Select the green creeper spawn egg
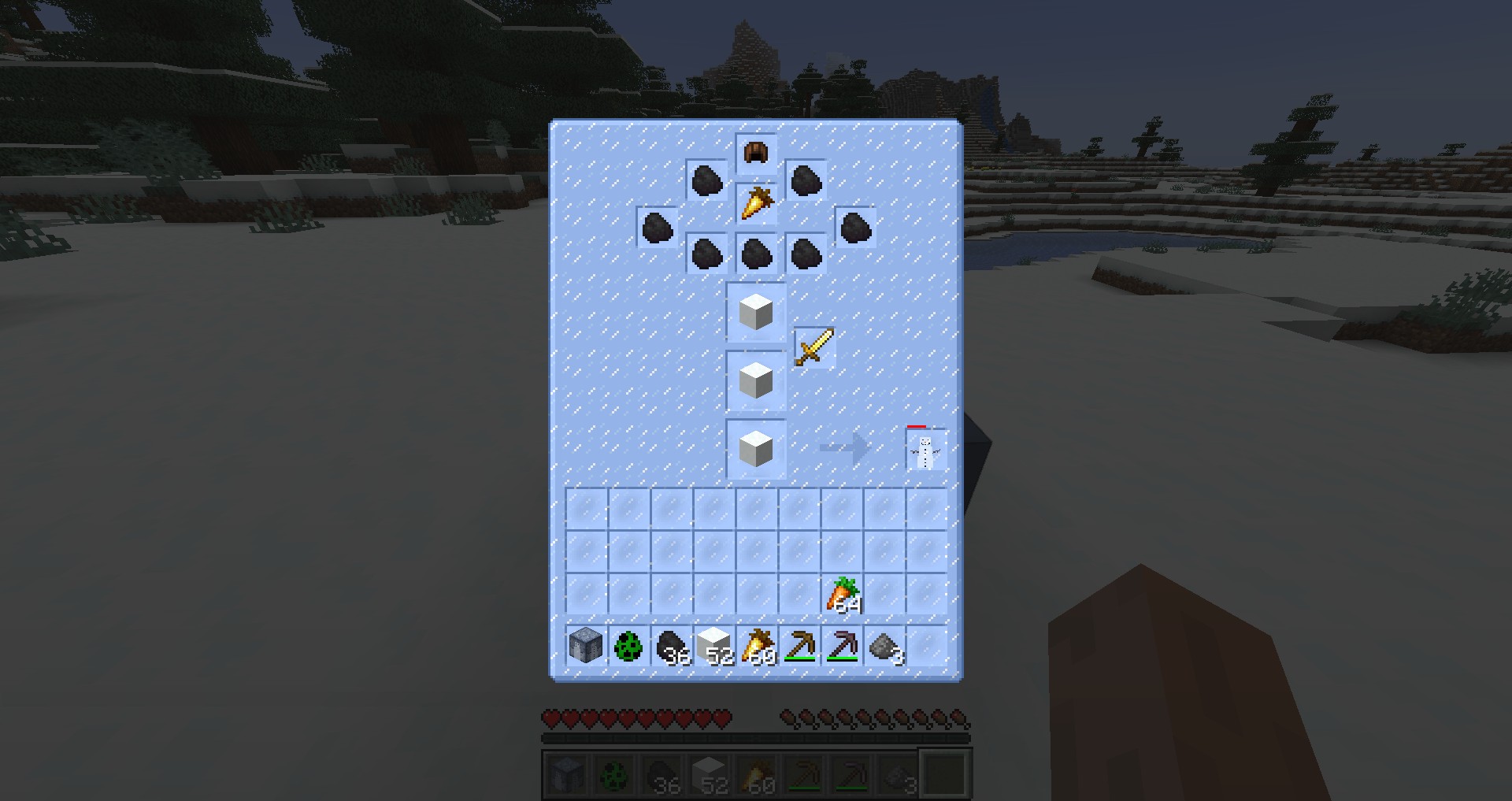Screen dimensions: 1512x801 628,647
